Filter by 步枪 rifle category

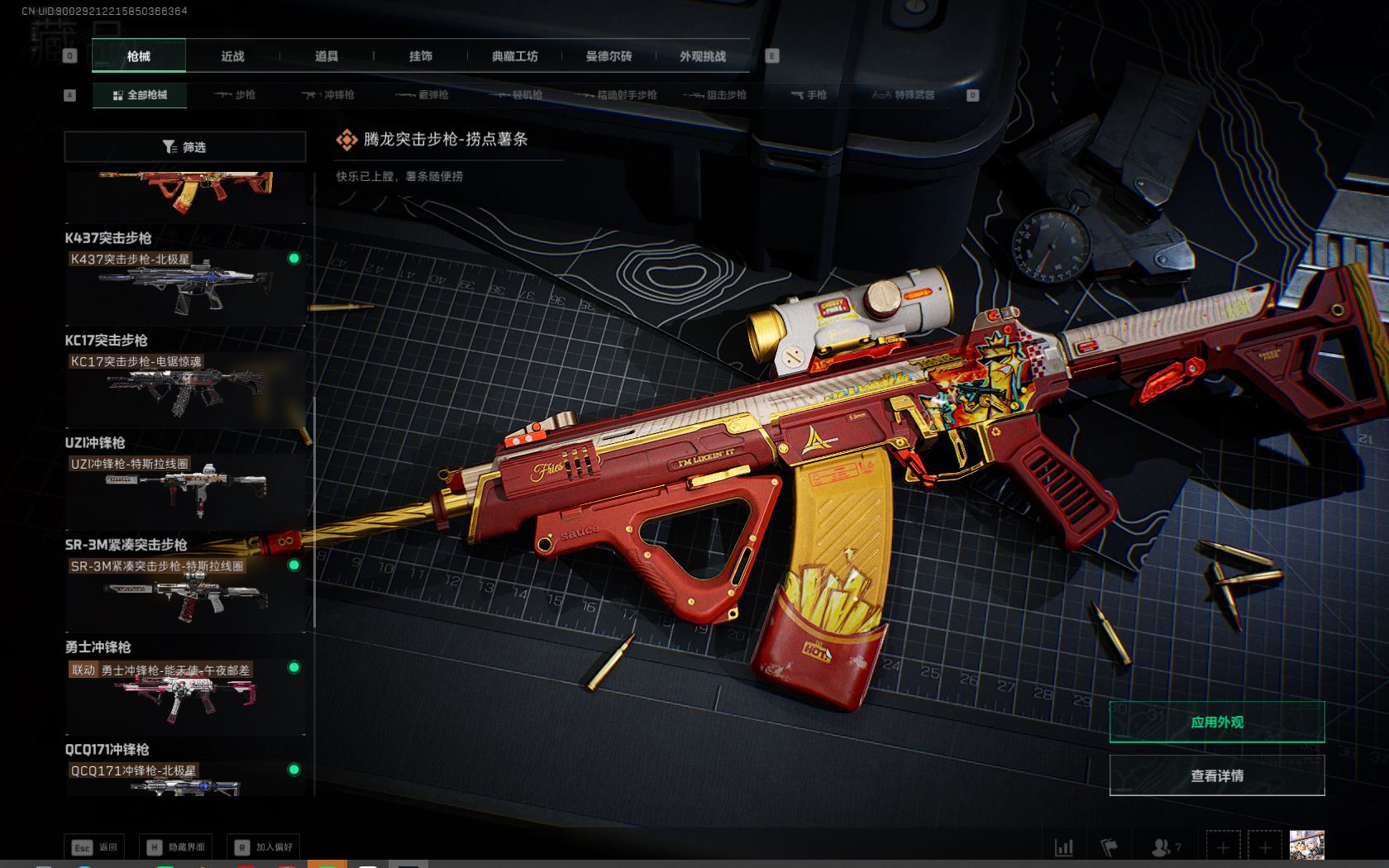[235, 95]
